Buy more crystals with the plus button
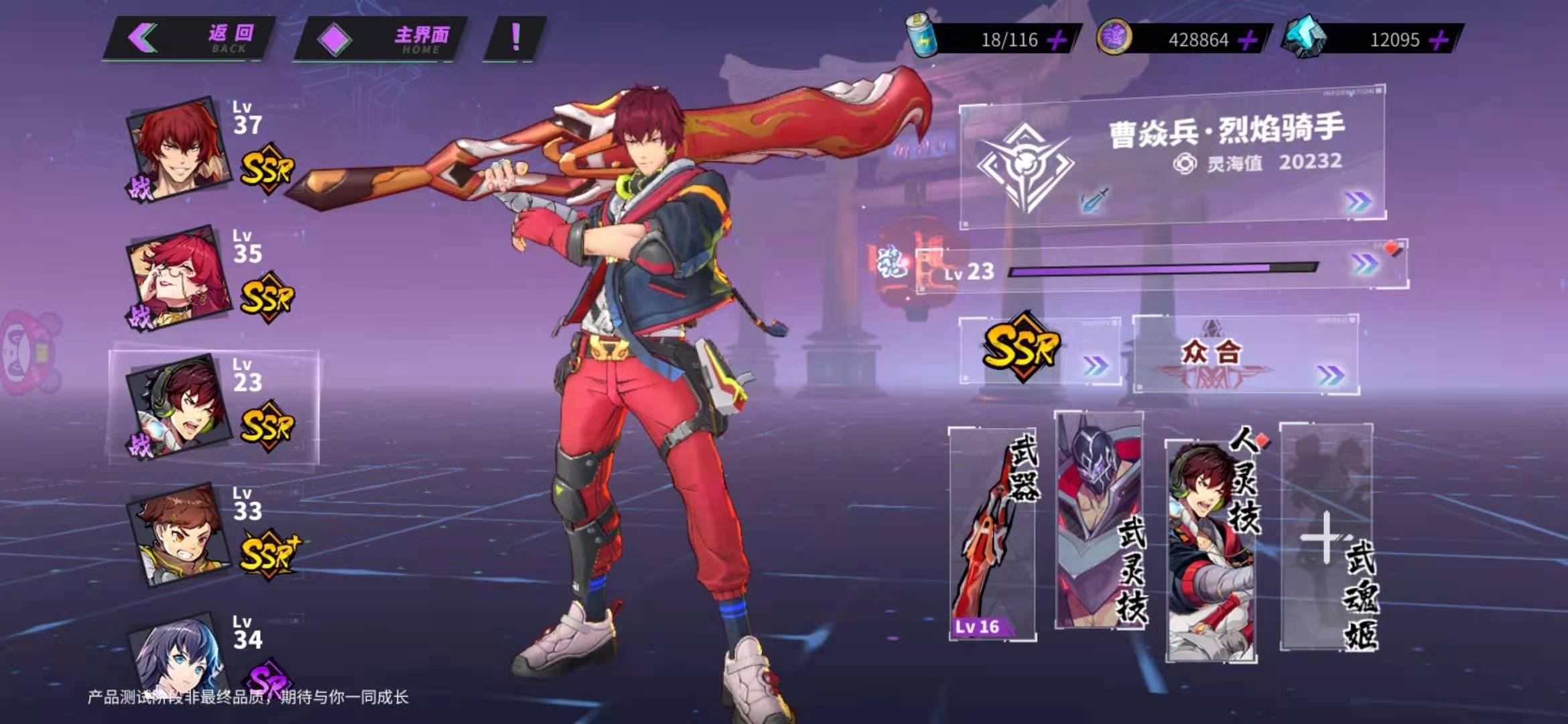 pyautogui.click(x=1438, y=40)
